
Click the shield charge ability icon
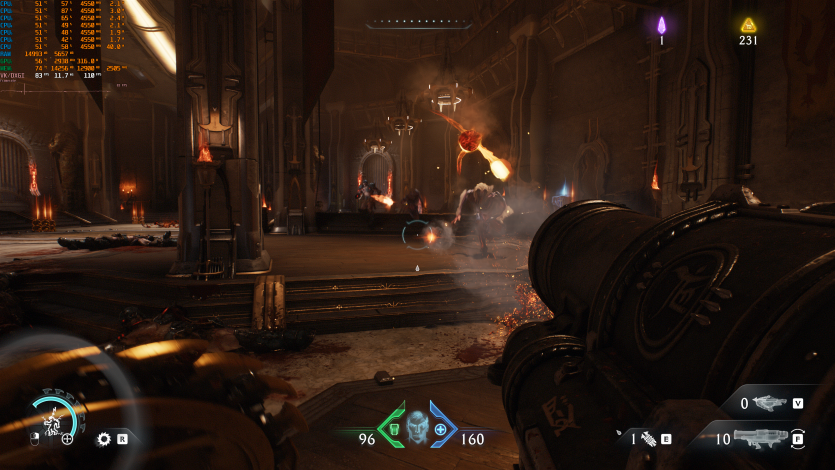pyautogui.click(x=52, y=418)
